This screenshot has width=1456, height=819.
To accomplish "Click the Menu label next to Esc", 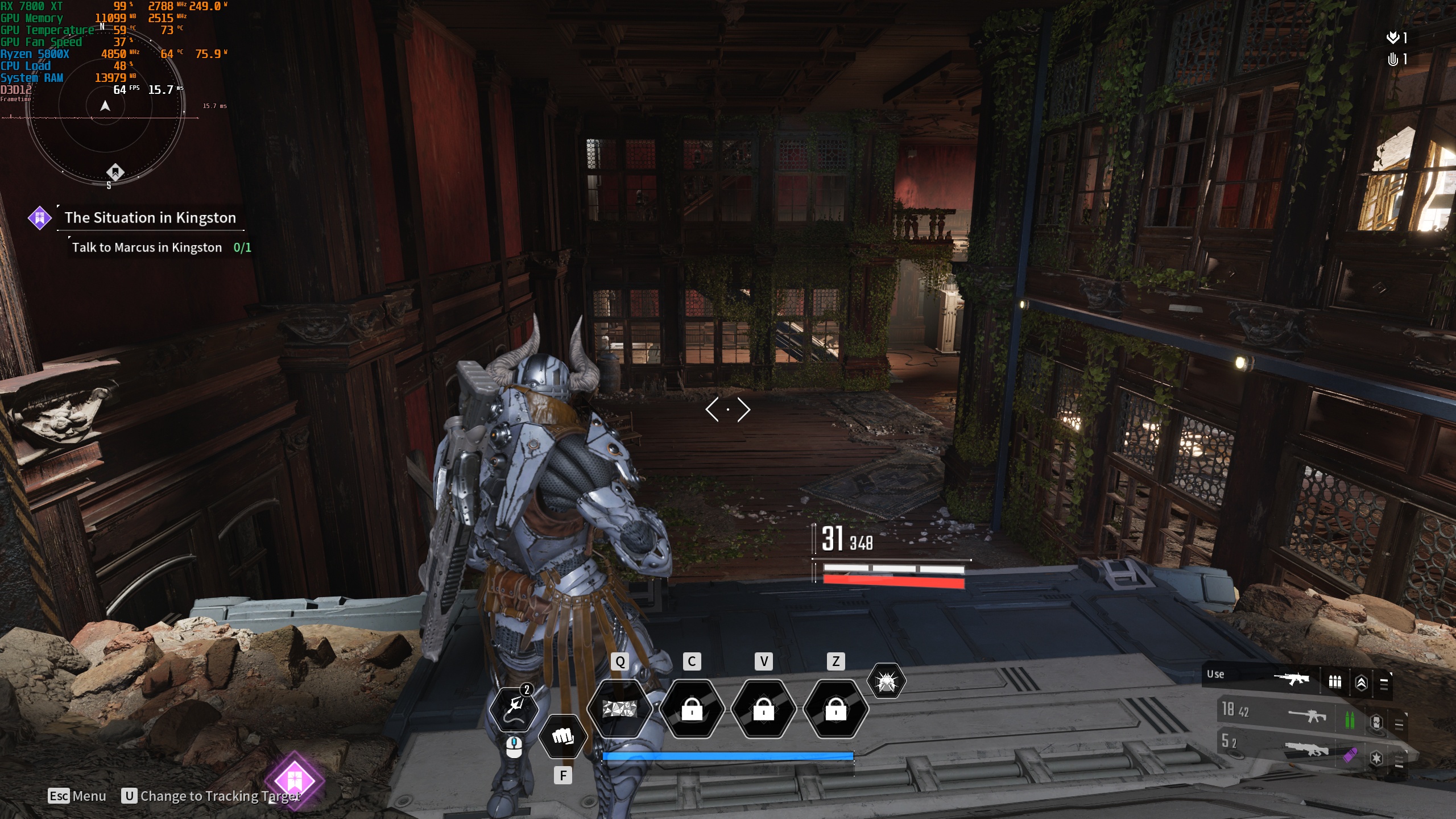I will 89,796.
